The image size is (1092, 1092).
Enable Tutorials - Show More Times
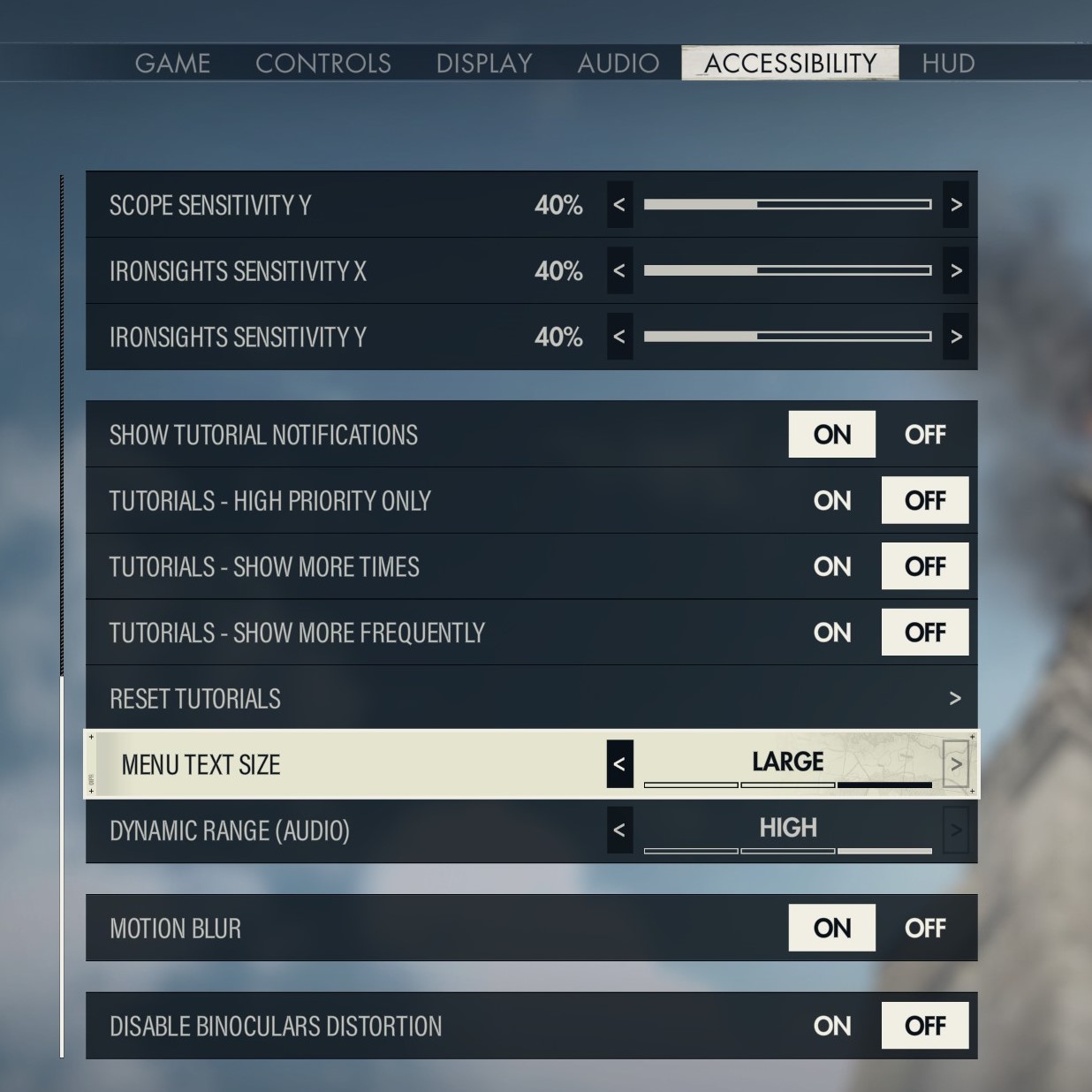(x=831, y=566)
